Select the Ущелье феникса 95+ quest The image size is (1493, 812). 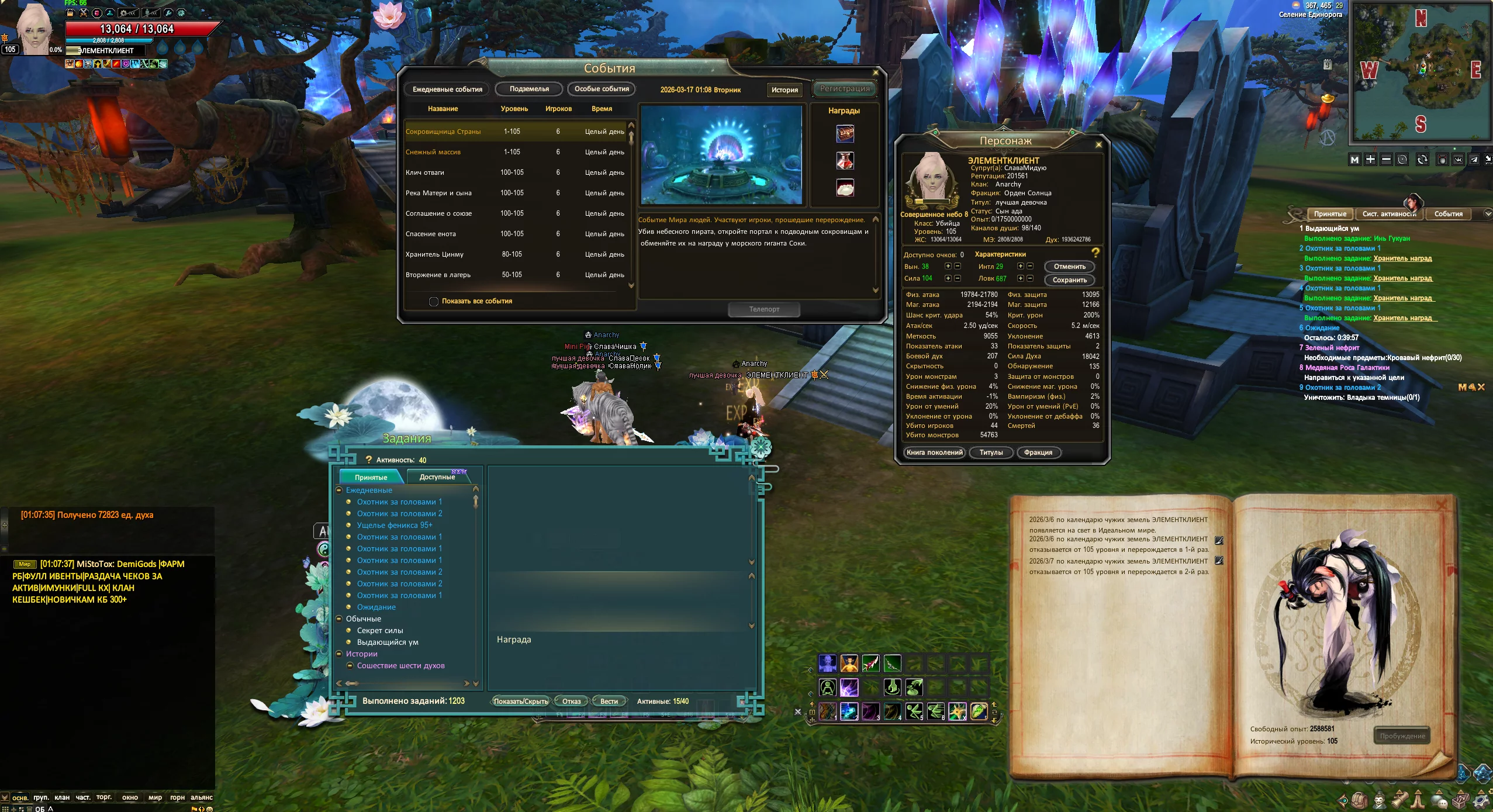point(395,526)
